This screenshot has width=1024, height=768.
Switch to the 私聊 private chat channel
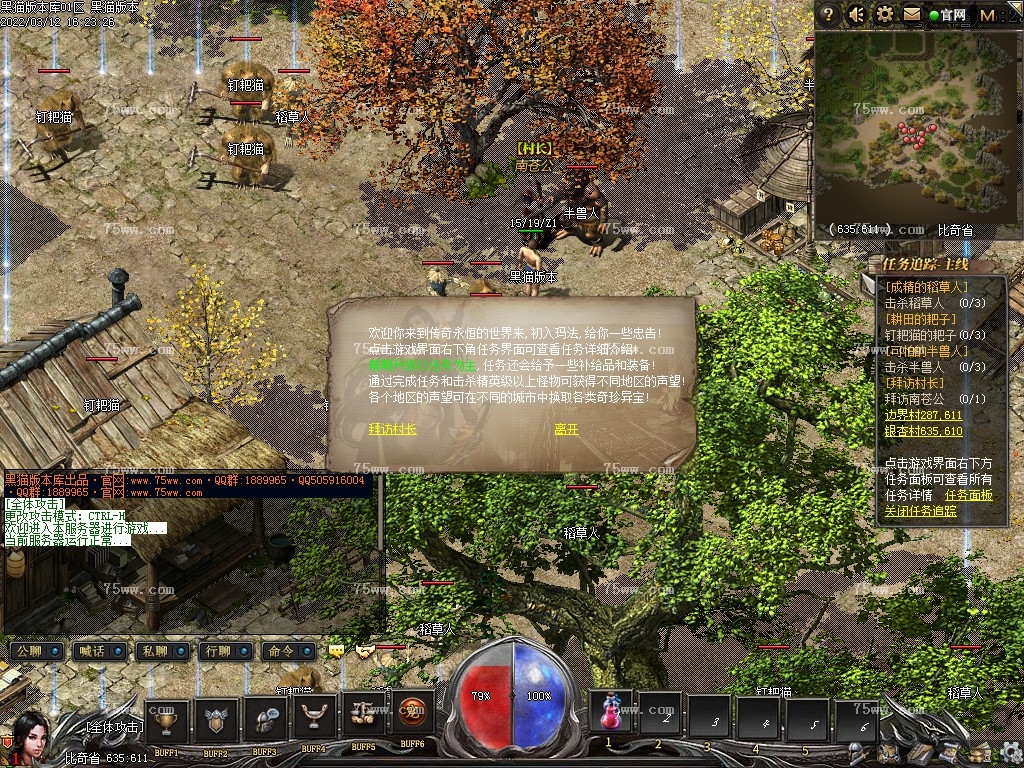[x=160, y=651]
